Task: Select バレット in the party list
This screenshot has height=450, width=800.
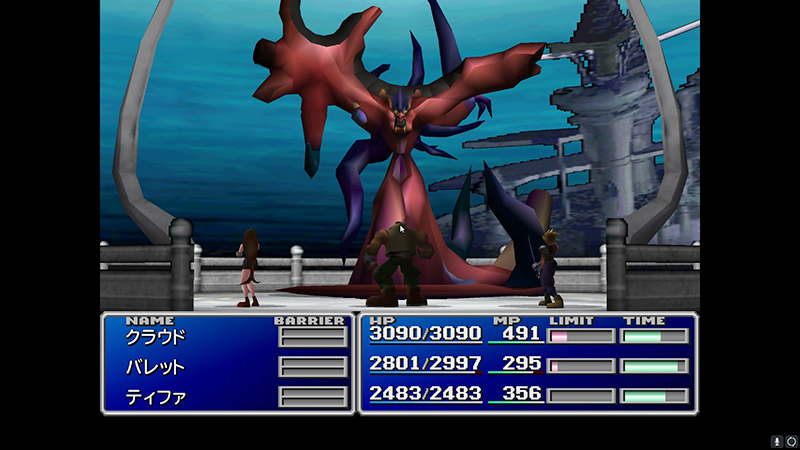Action: click(x=155, y=367)
